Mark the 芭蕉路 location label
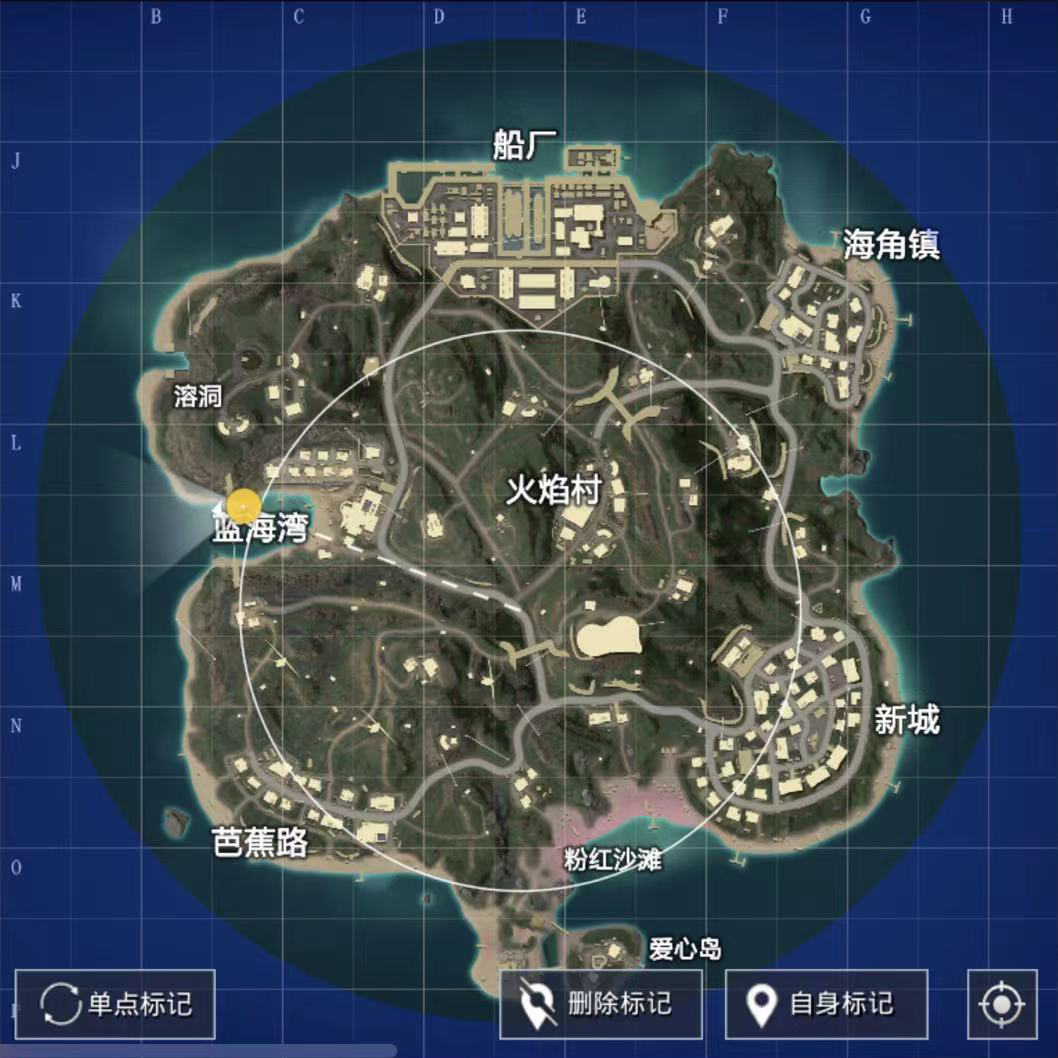Viewport: 1058px width, 1058px height. coord(260,843)
